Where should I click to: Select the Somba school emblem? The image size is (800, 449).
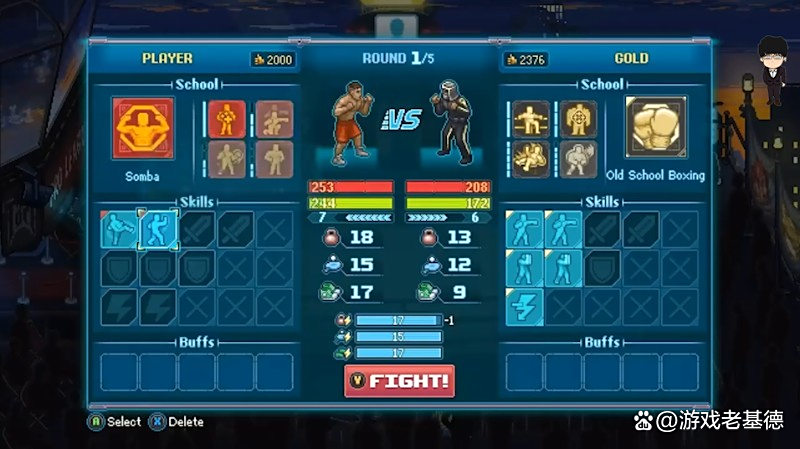[x=142, y=129]
